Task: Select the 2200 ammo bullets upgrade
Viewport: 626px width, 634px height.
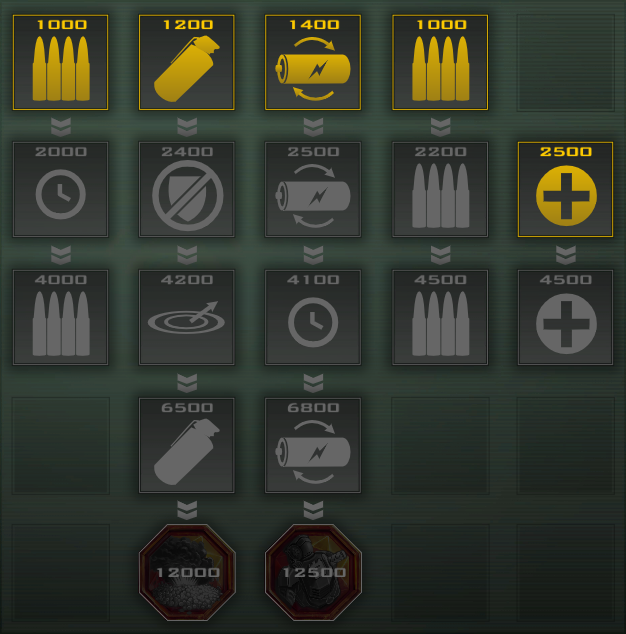Action: click(x=439, y=190)
